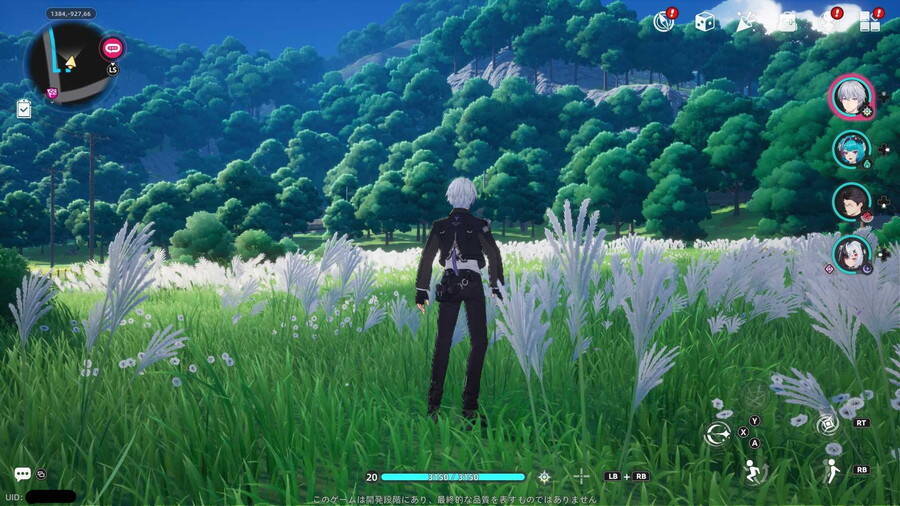Open the chat bubble icon
This screenshot has height=506, width=900.
[22, 474]
